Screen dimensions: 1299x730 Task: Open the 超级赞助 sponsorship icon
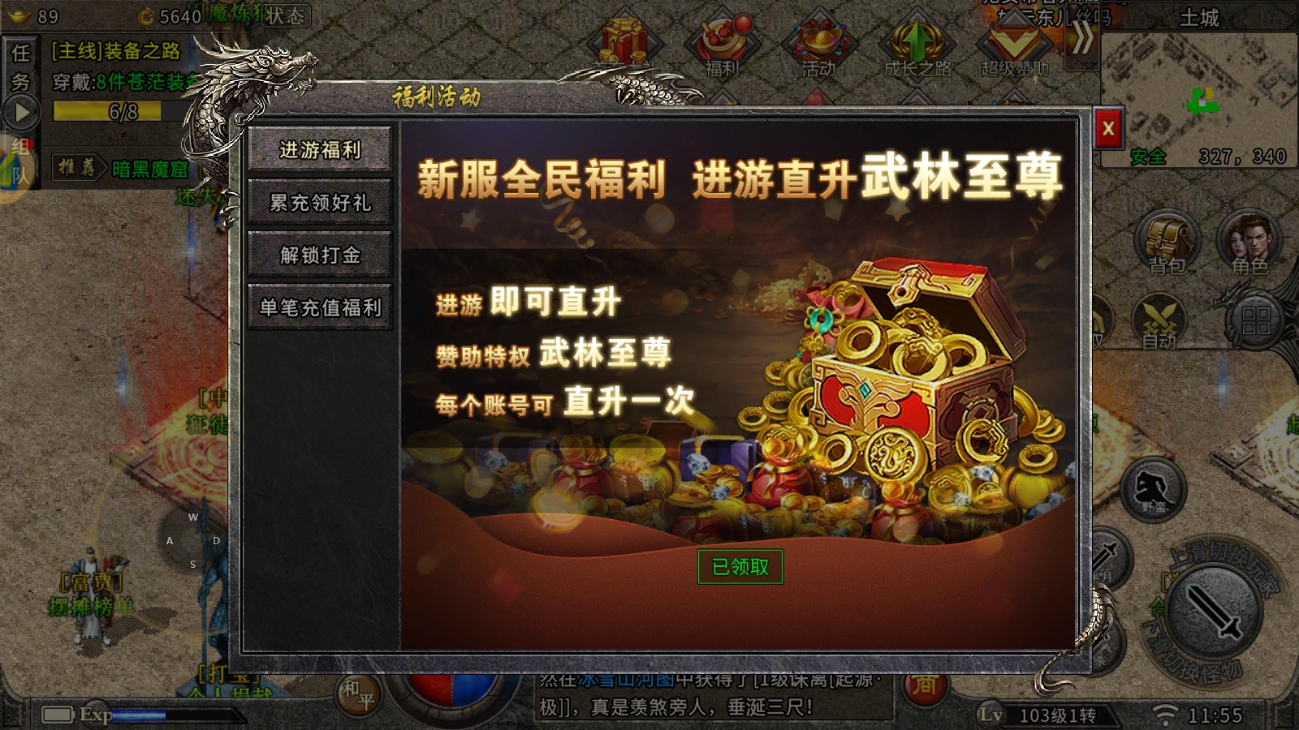tap(1014, 45)
